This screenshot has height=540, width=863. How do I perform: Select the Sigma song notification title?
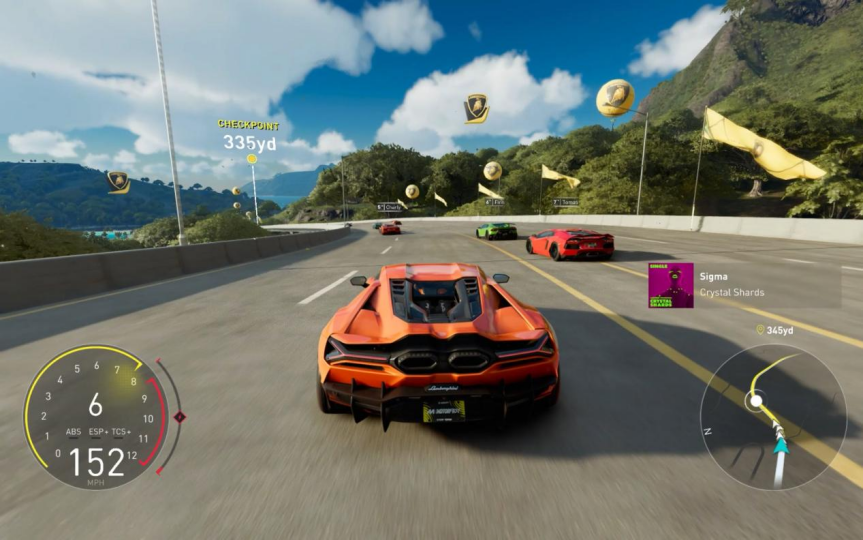(714, 276)
